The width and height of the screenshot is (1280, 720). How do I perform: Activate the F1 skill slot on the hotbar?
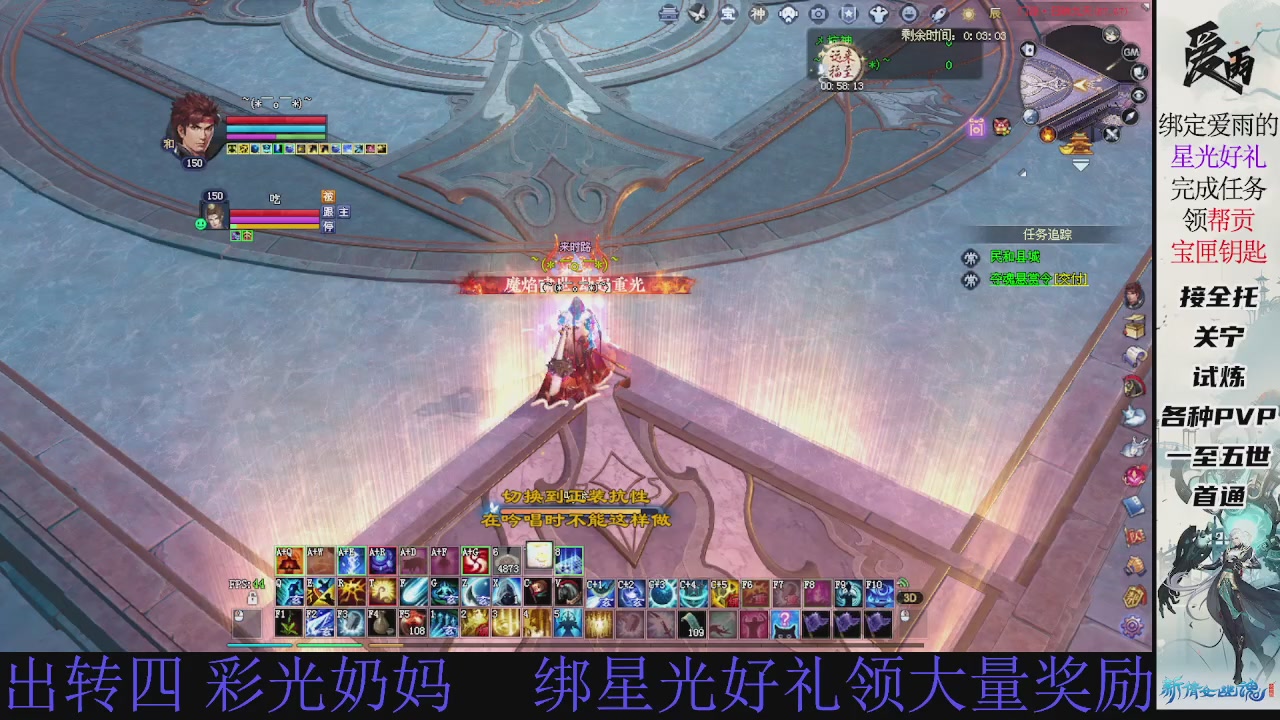(x=288, y=622)
